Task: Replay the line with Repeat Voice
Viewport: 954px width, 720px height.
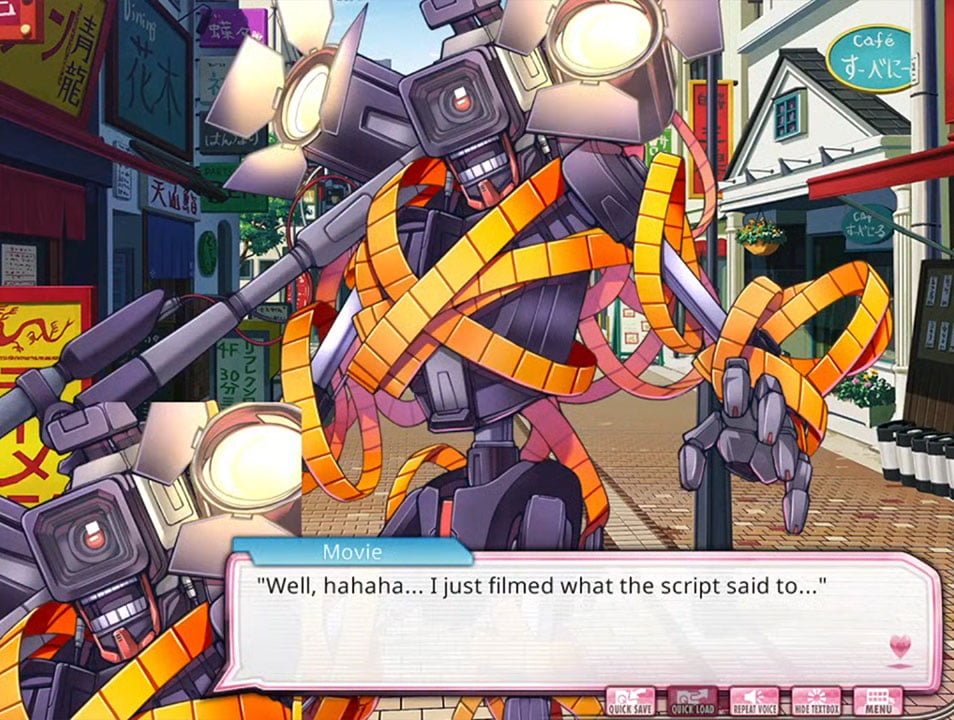Action: tap(754, 700)
